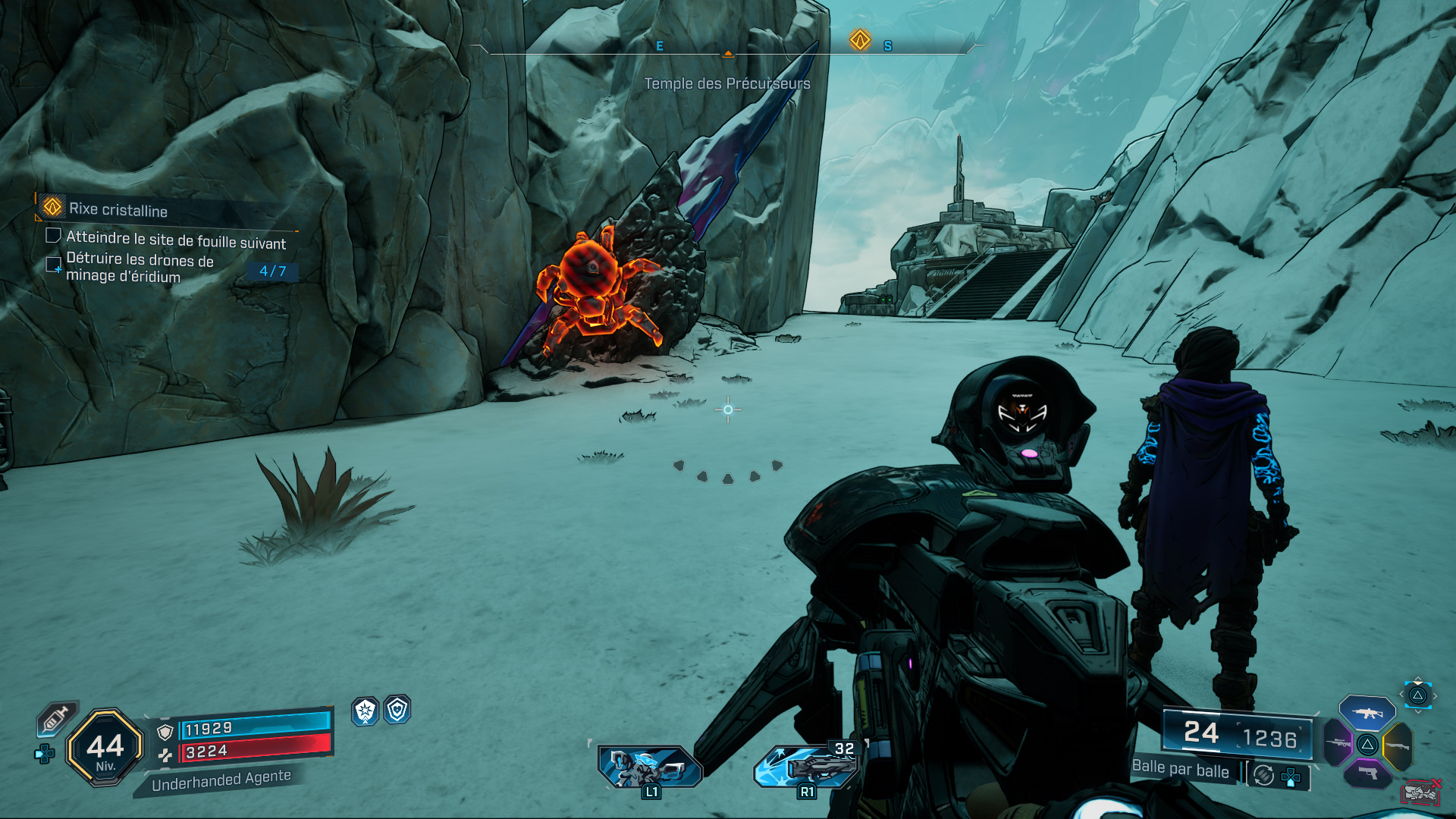Click the red crossed-out vehicle icon
Image resolution: width=1456 pixels, height=819 pixels.
[x=1420, y=792]
